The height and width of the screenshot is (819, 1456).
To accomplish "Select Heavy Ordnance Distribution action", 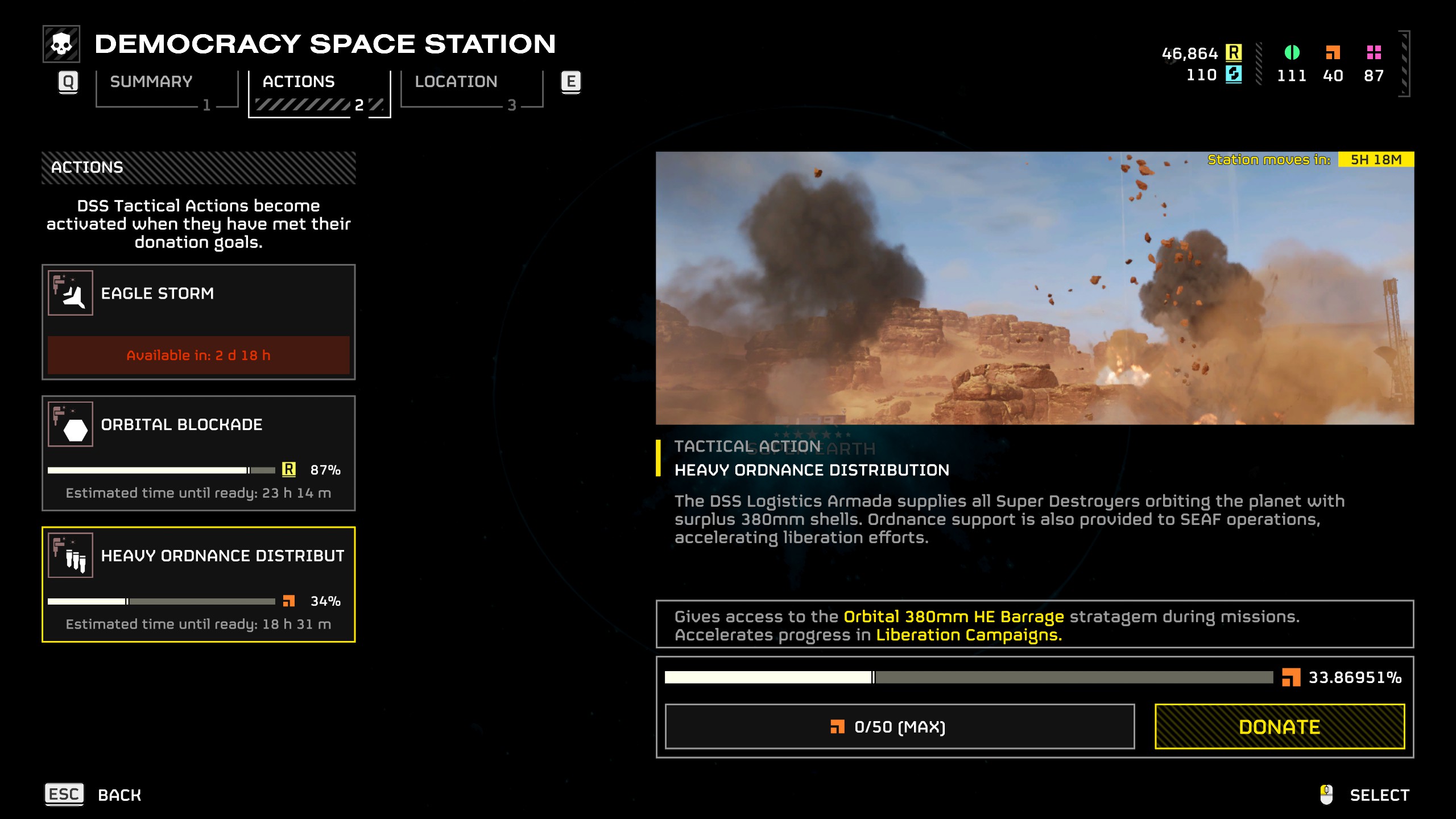I will point(198,584).
